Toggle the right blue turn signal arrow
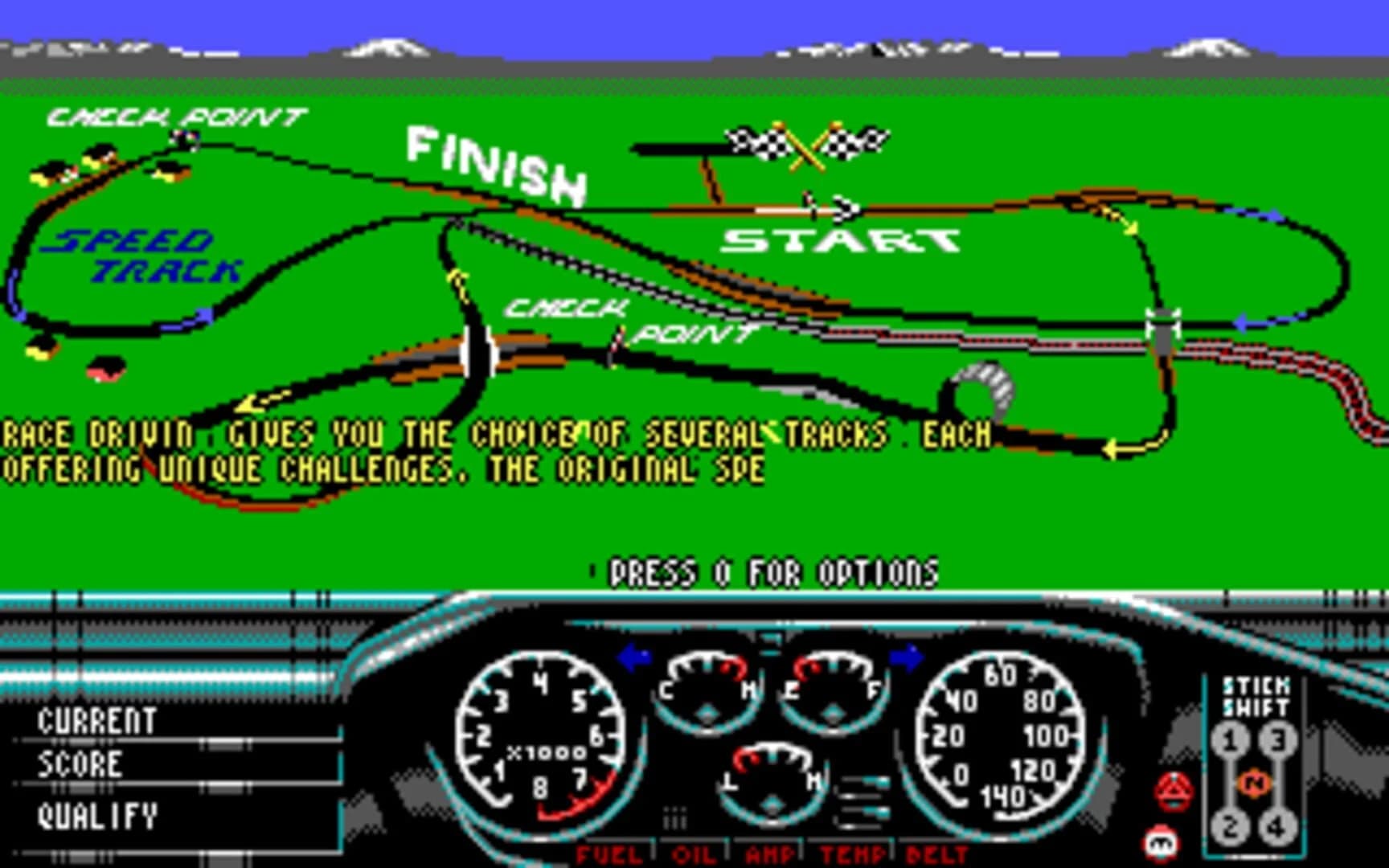Image resolution: width=1389 pixels, height=868 pixels. click(908, 657)
